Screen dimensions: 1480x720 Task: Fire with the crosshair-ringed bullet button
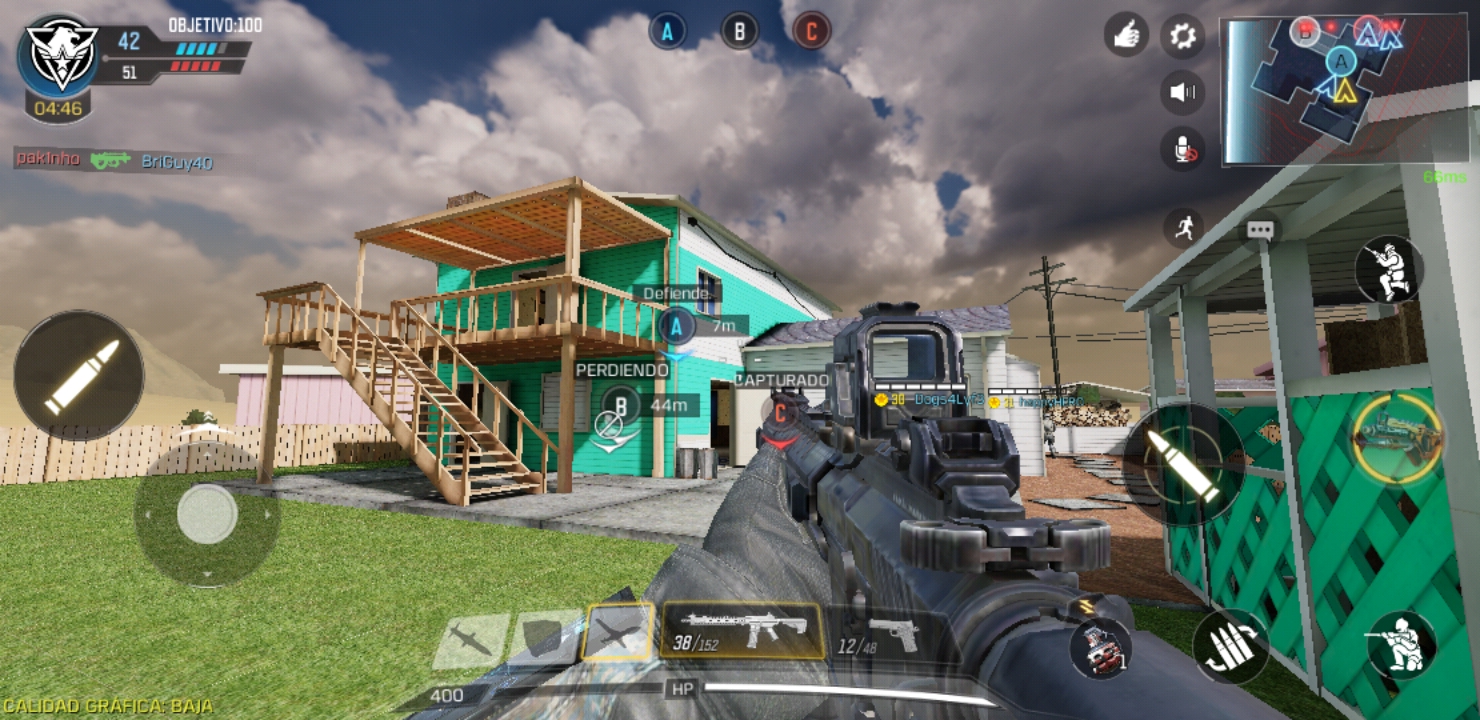[1183, 464]
